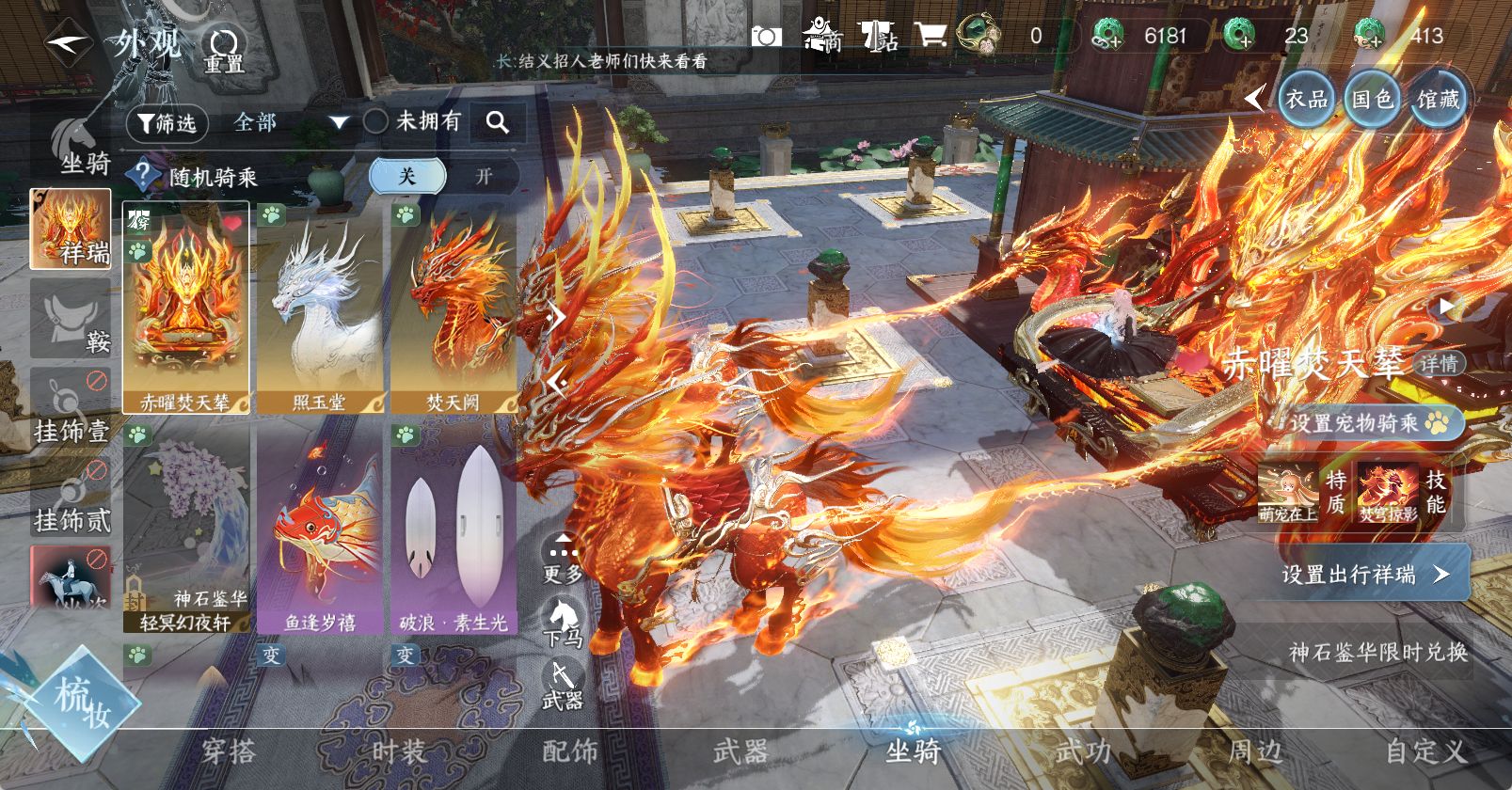Viewport: 1512px width, 790px height.
Task: Tick the 未拥有 checkbox
Action: coord(375,121)
